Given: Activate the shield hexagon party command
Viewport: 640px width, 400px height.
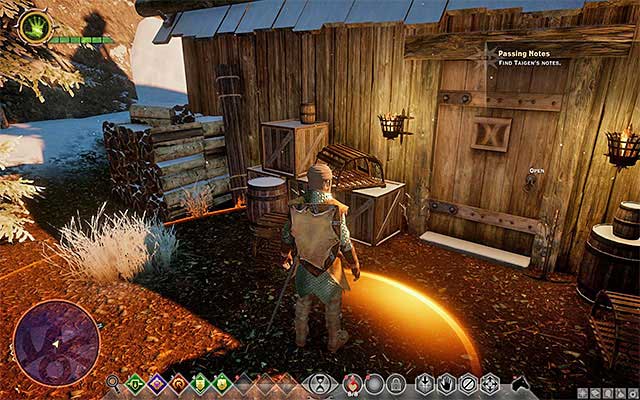Looking at the screenshot, I should pyautogui.click(x=424, y=383).
